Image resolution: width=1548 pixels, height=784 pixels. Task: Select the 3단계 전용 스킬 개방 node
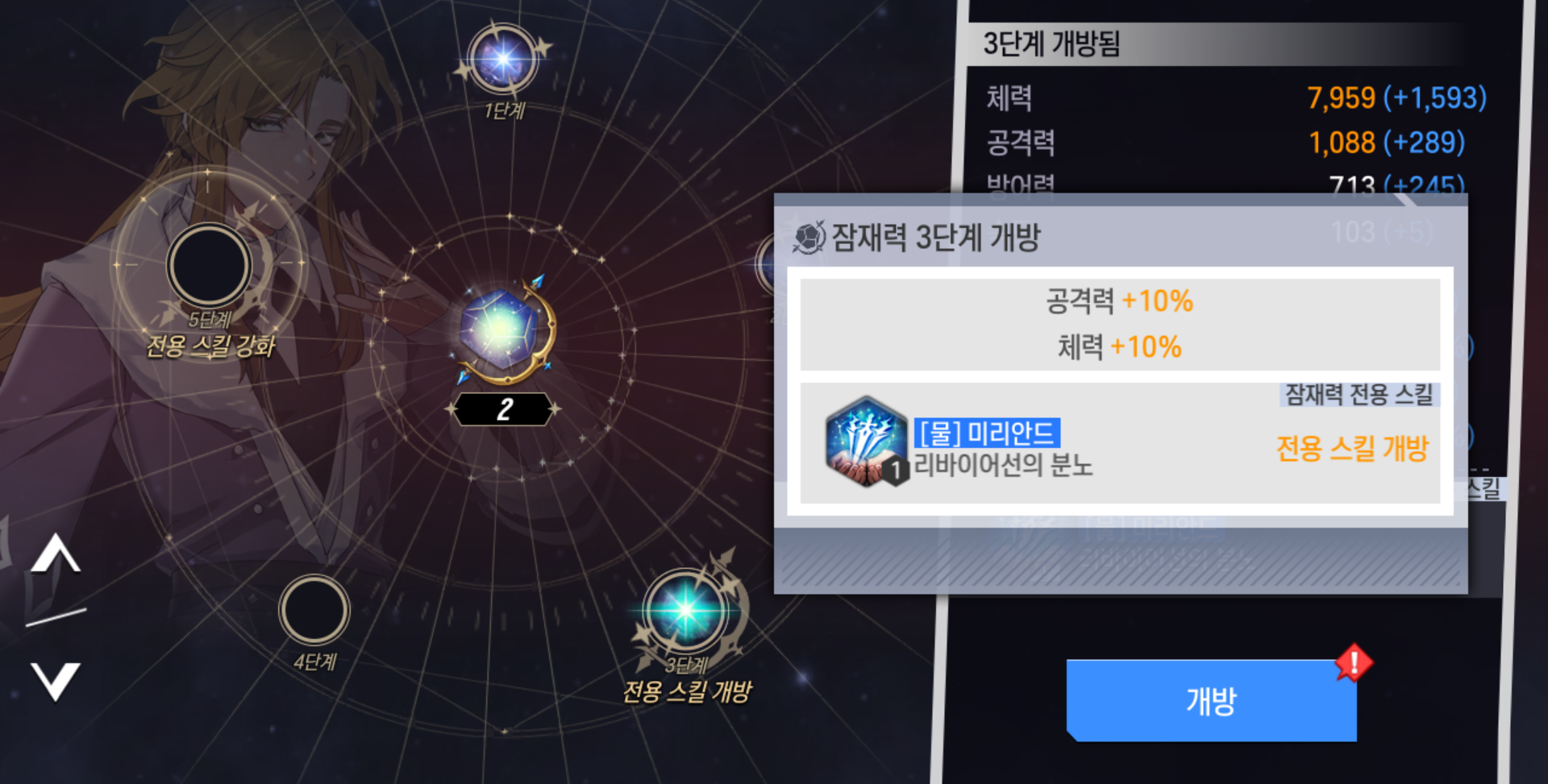click(x=686, y=611)
